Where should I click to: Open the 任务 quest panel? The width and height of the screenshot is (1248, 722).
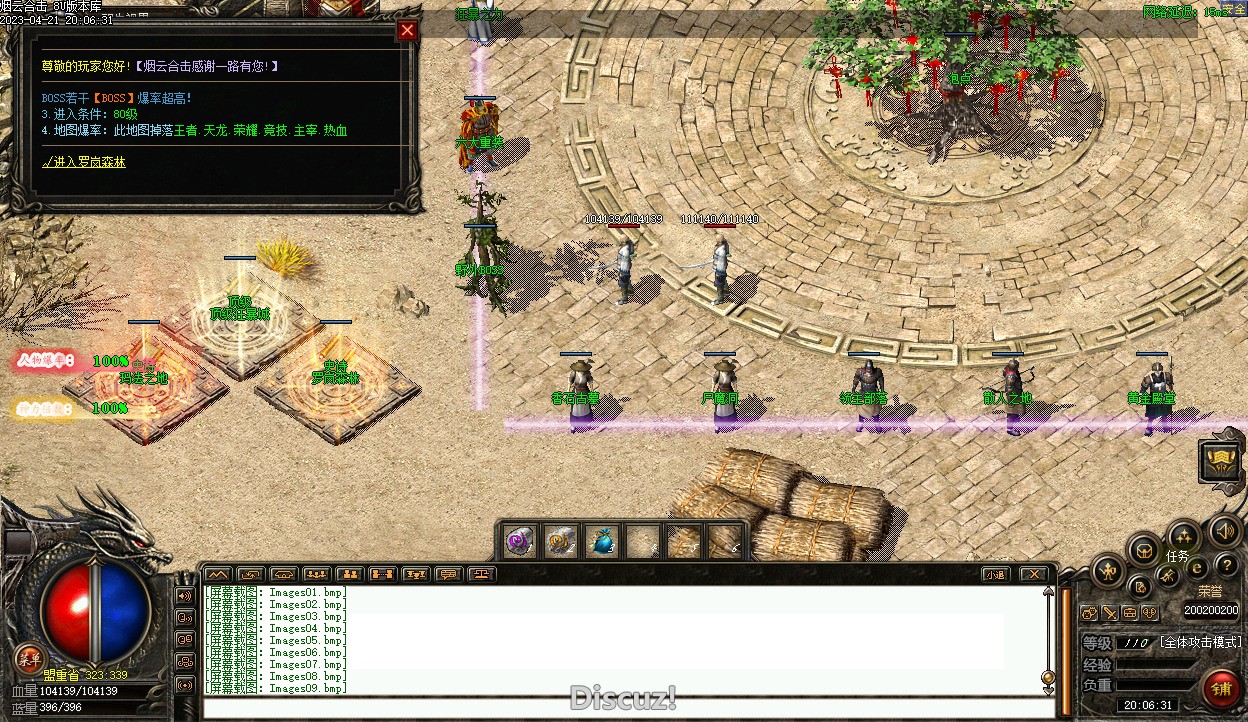click(x=1177, y=556)
